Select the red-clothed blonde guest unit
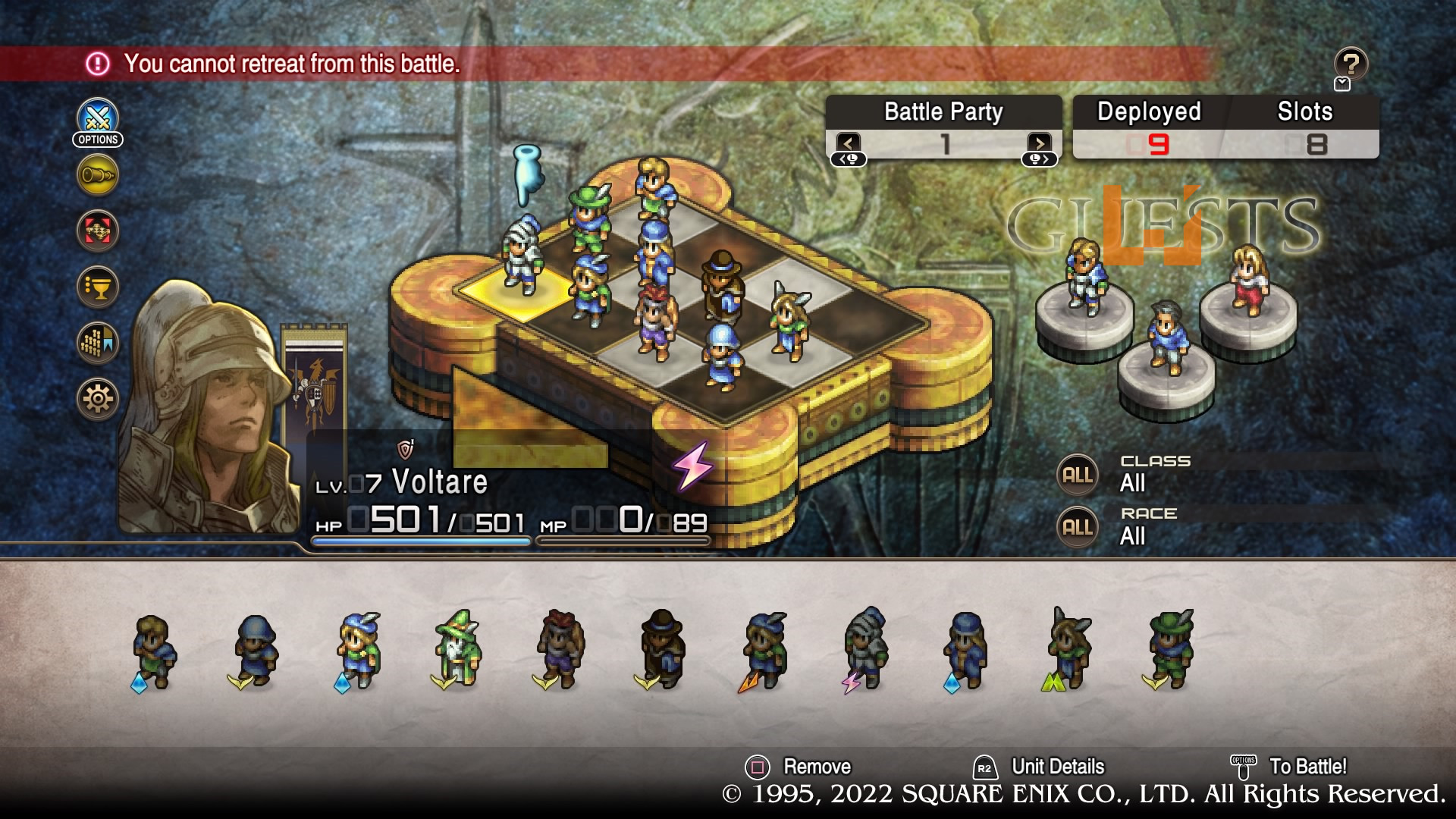The image size is (1456, 819). click(x=1249, y=279)
